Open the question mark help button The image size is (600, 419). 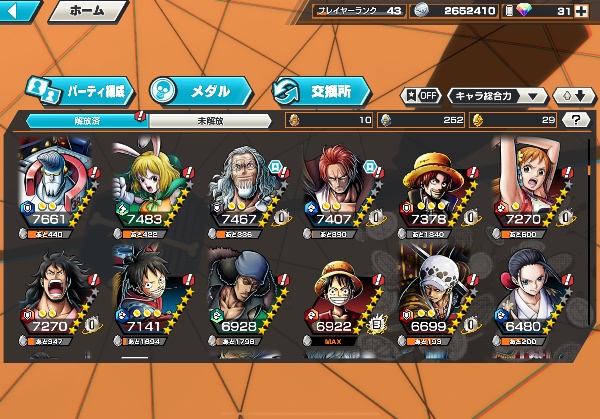tap(574, 120)
